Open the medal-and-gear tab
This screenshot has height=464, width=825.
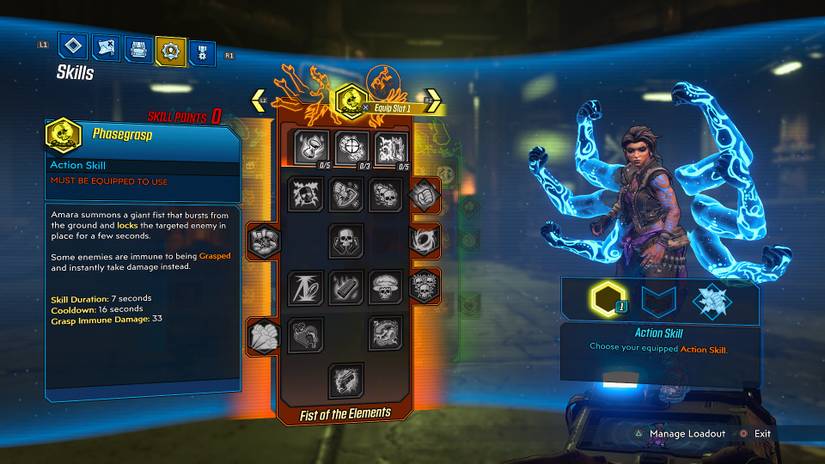(x=202, y=49)
